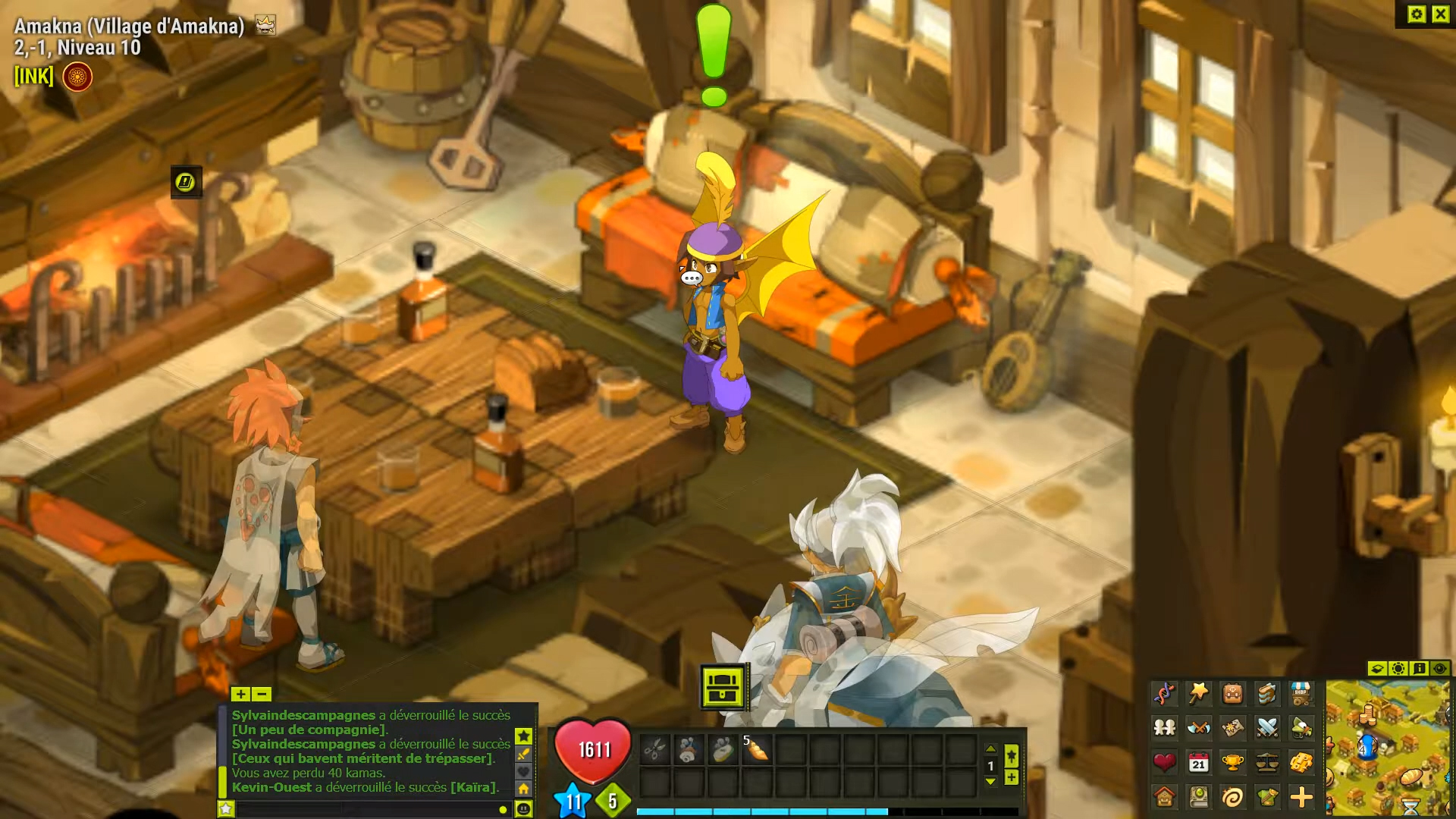
Task: Open the emotes spiral icon
Action: click(x=1232, y=799)
